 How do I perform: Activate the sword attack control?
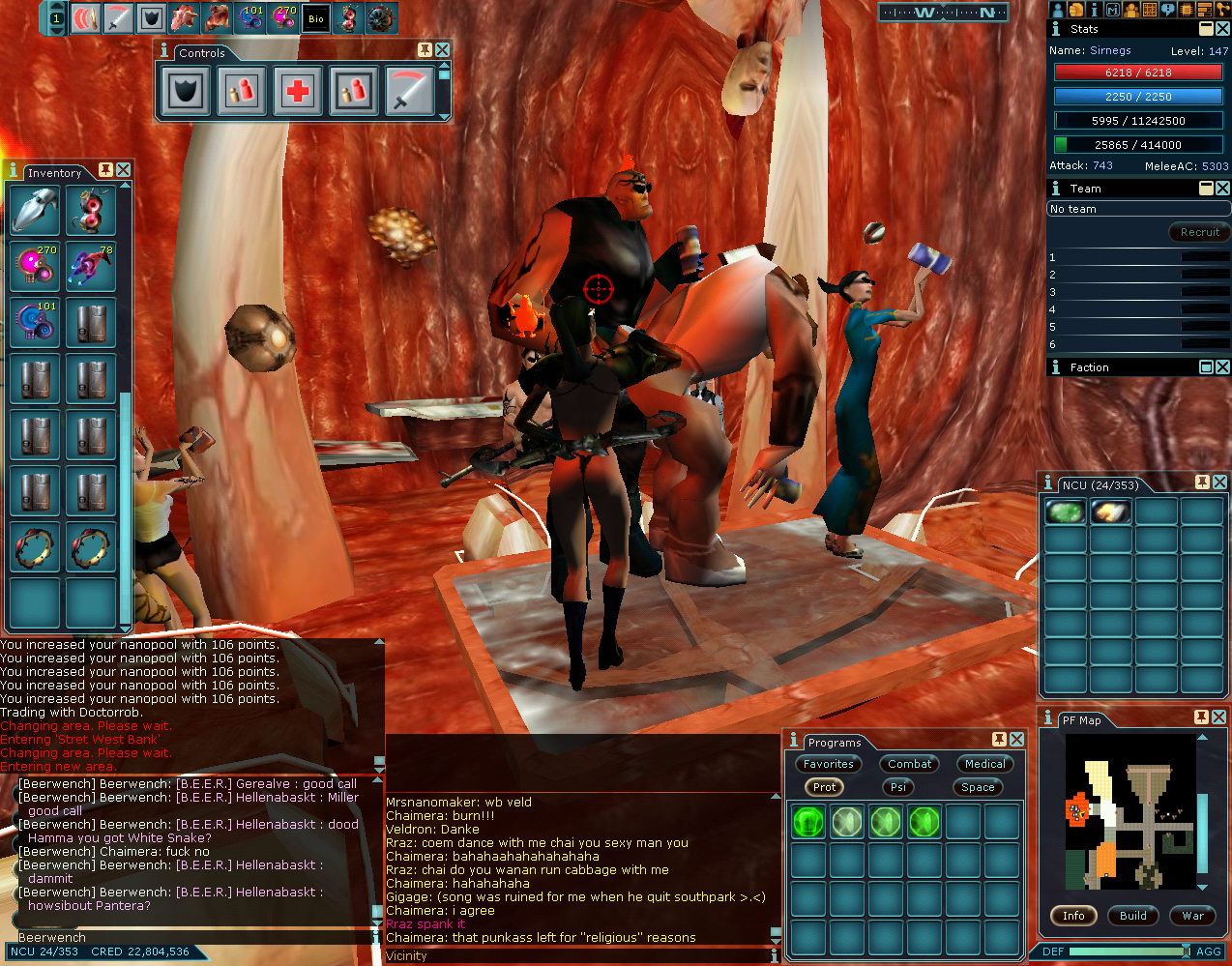tap(410, 92)
